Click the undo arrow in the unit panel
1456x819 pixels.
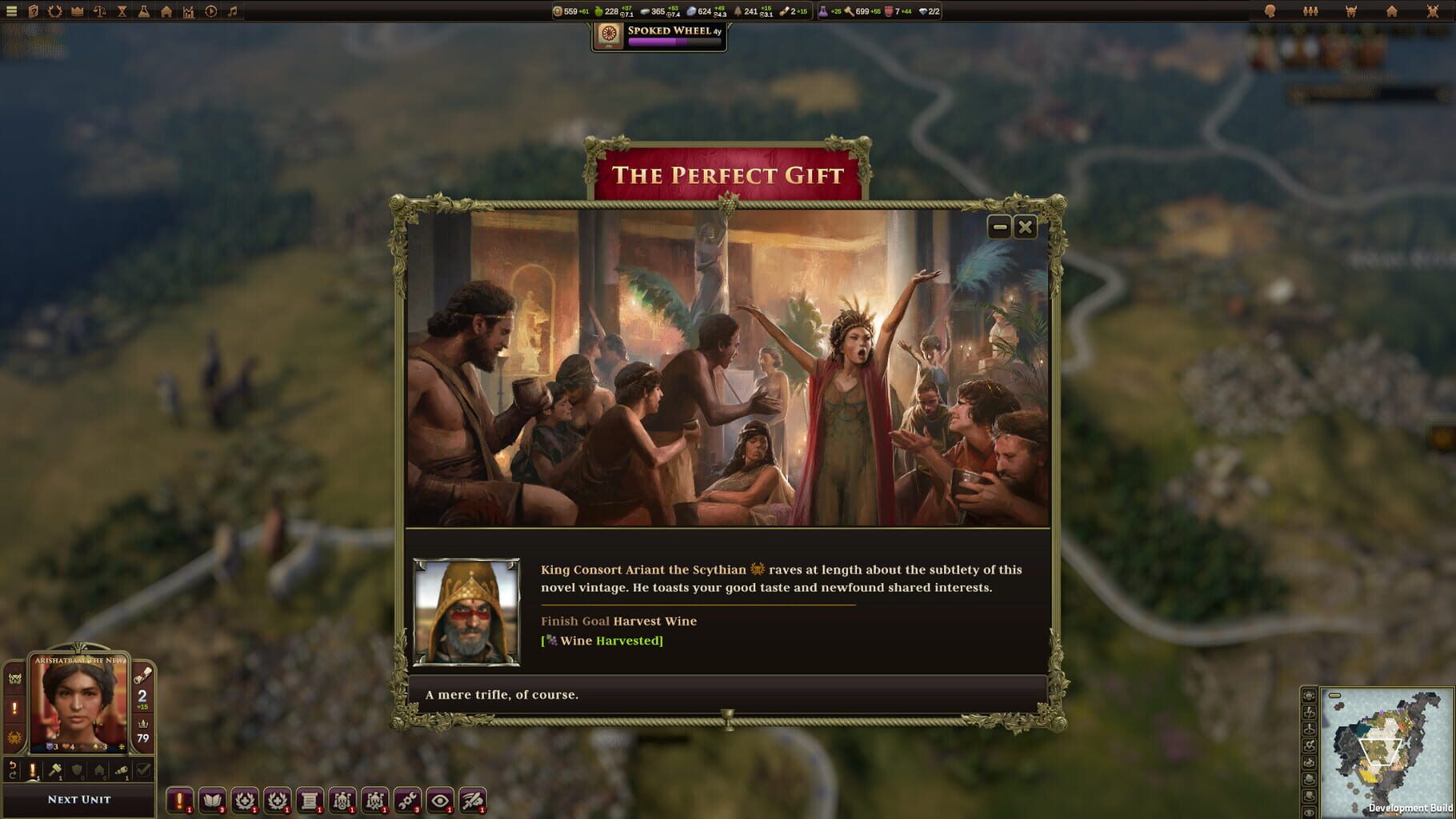[12, 769]
